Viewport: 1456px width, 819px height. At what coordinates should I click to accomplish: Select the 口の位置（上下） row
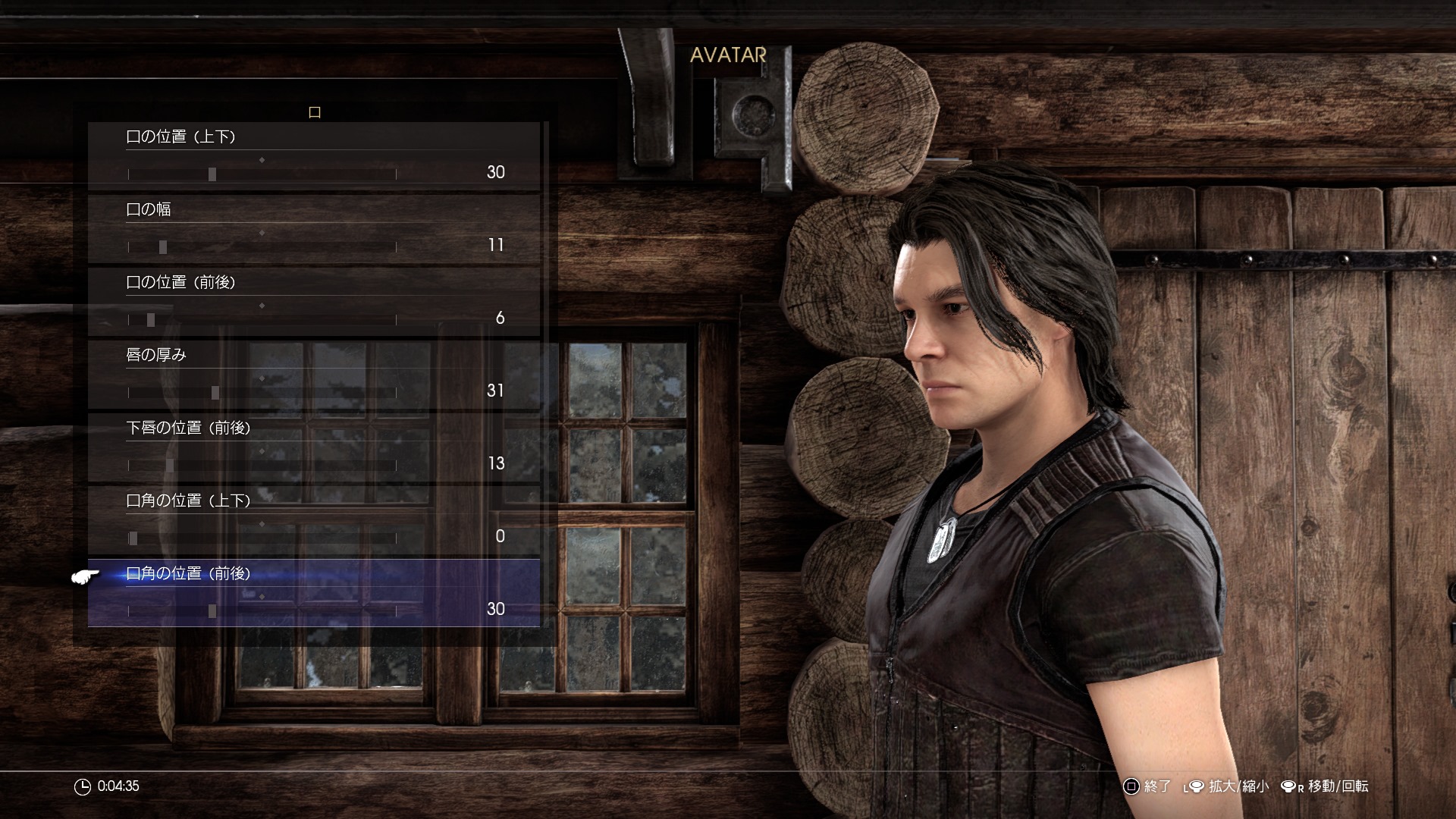point(180,137)
